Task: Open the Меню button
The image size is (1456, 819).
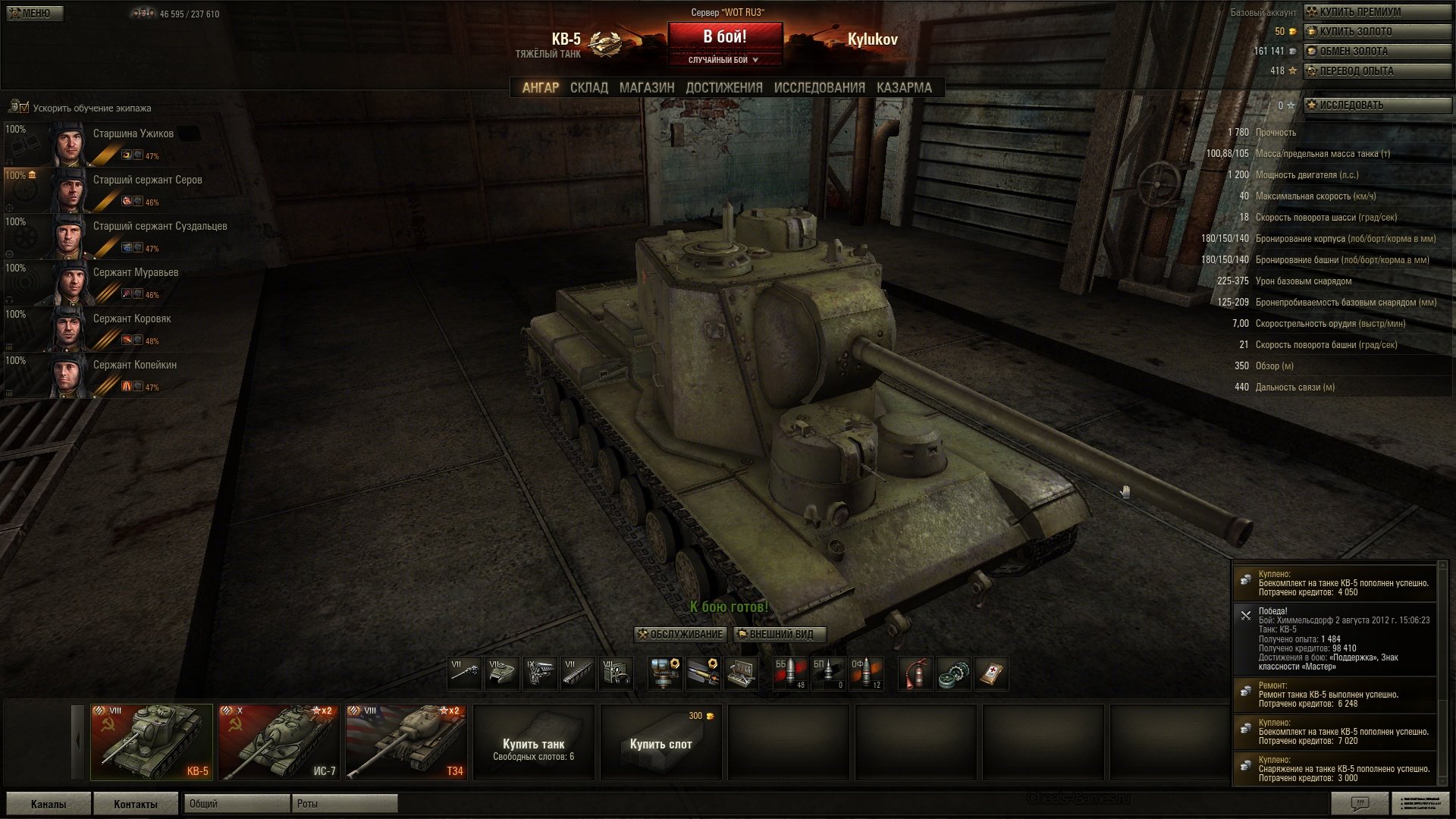Action: coord(35,13)
